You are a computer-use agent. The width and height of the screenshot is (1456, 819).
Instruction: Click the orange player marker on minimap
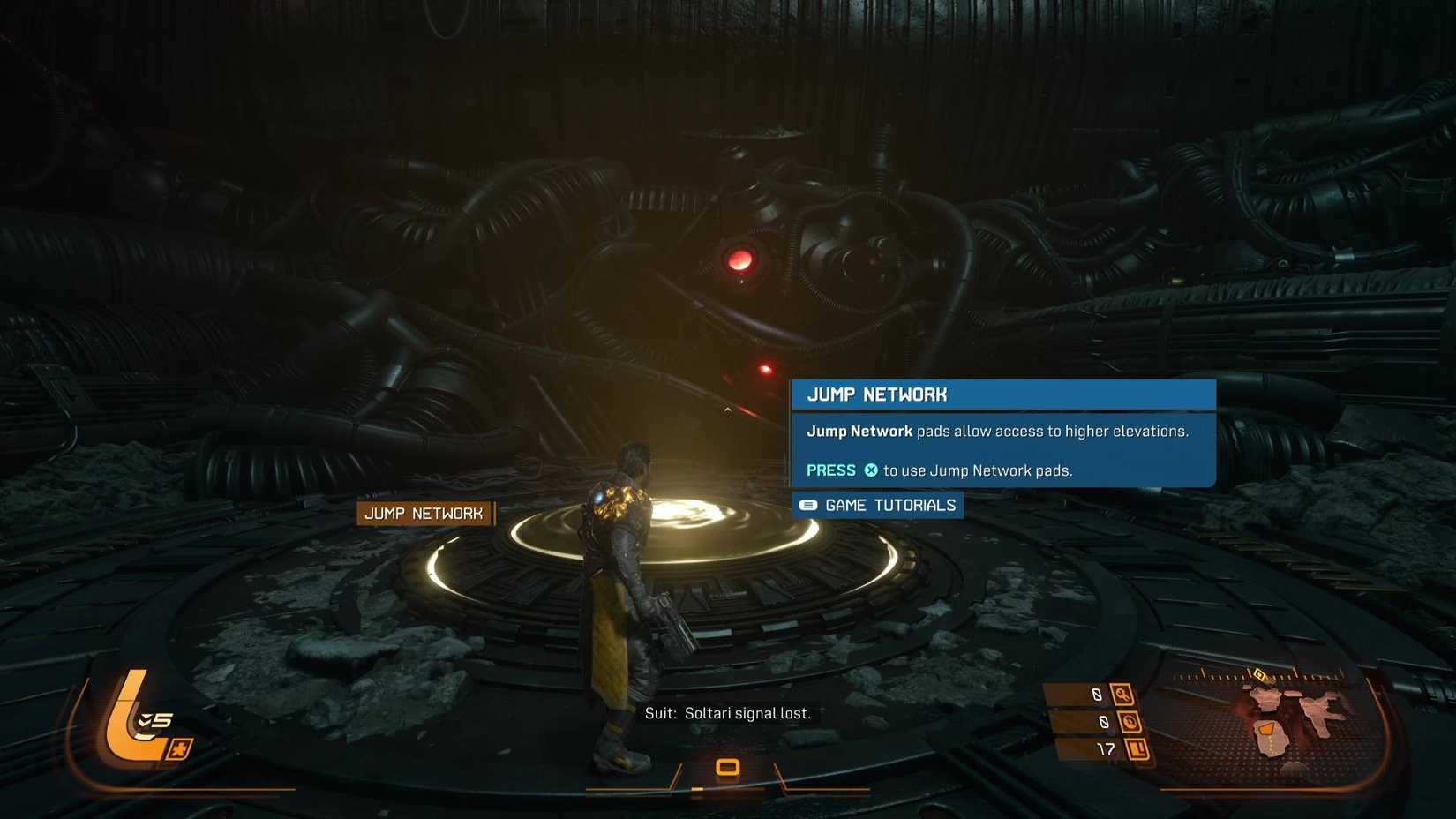tap(1266, 729)
